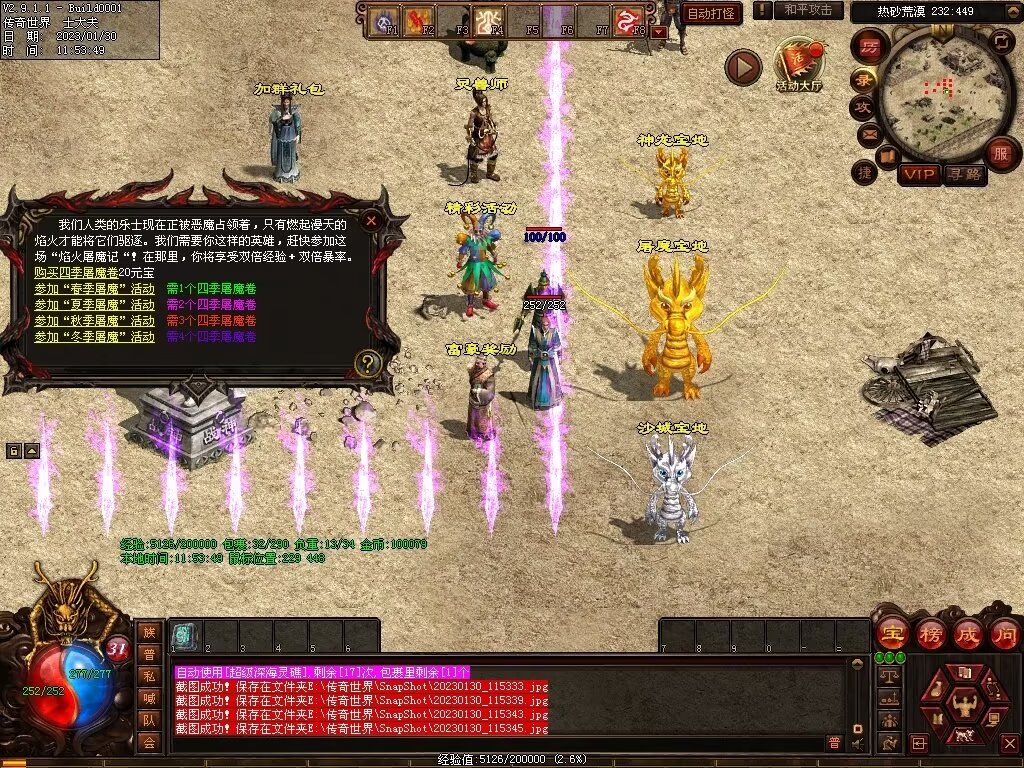Screen dimensions: 1024x768
Task: Use the item in quick slot 1
Action: pyautogui.click(x=184, y=635)
